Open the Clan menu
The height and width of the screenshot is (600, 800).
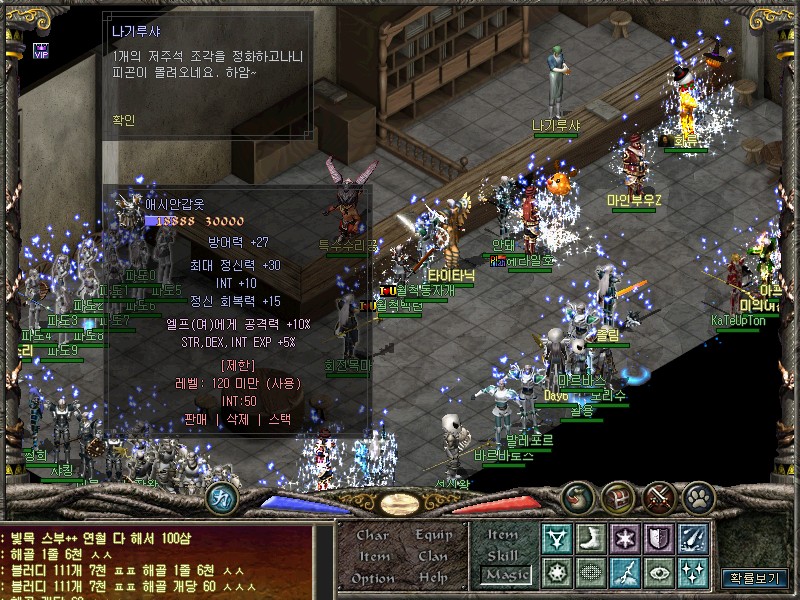click(433, 556)
